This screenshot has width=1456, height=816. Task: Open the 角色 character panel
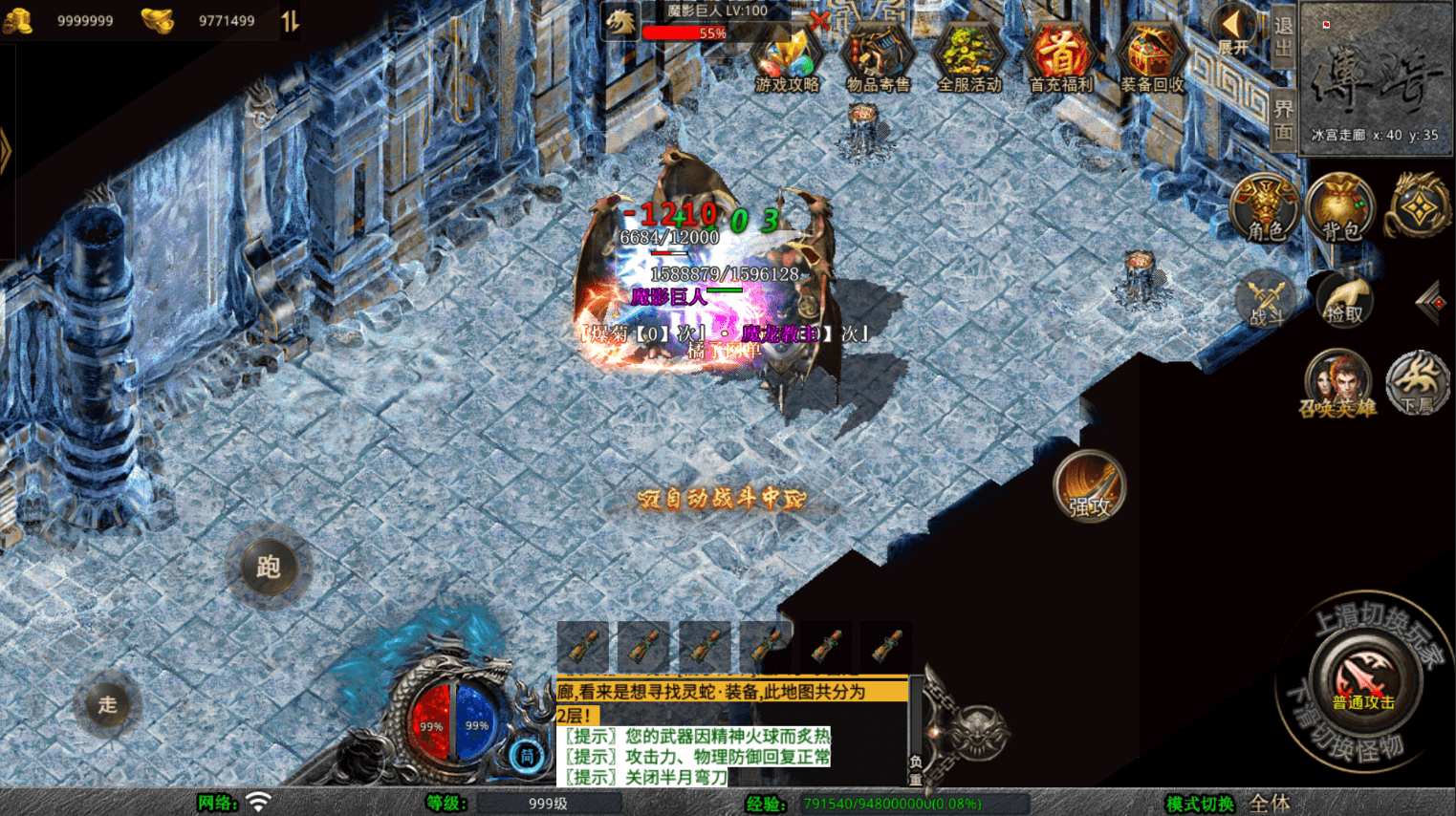coord(1266,208)
